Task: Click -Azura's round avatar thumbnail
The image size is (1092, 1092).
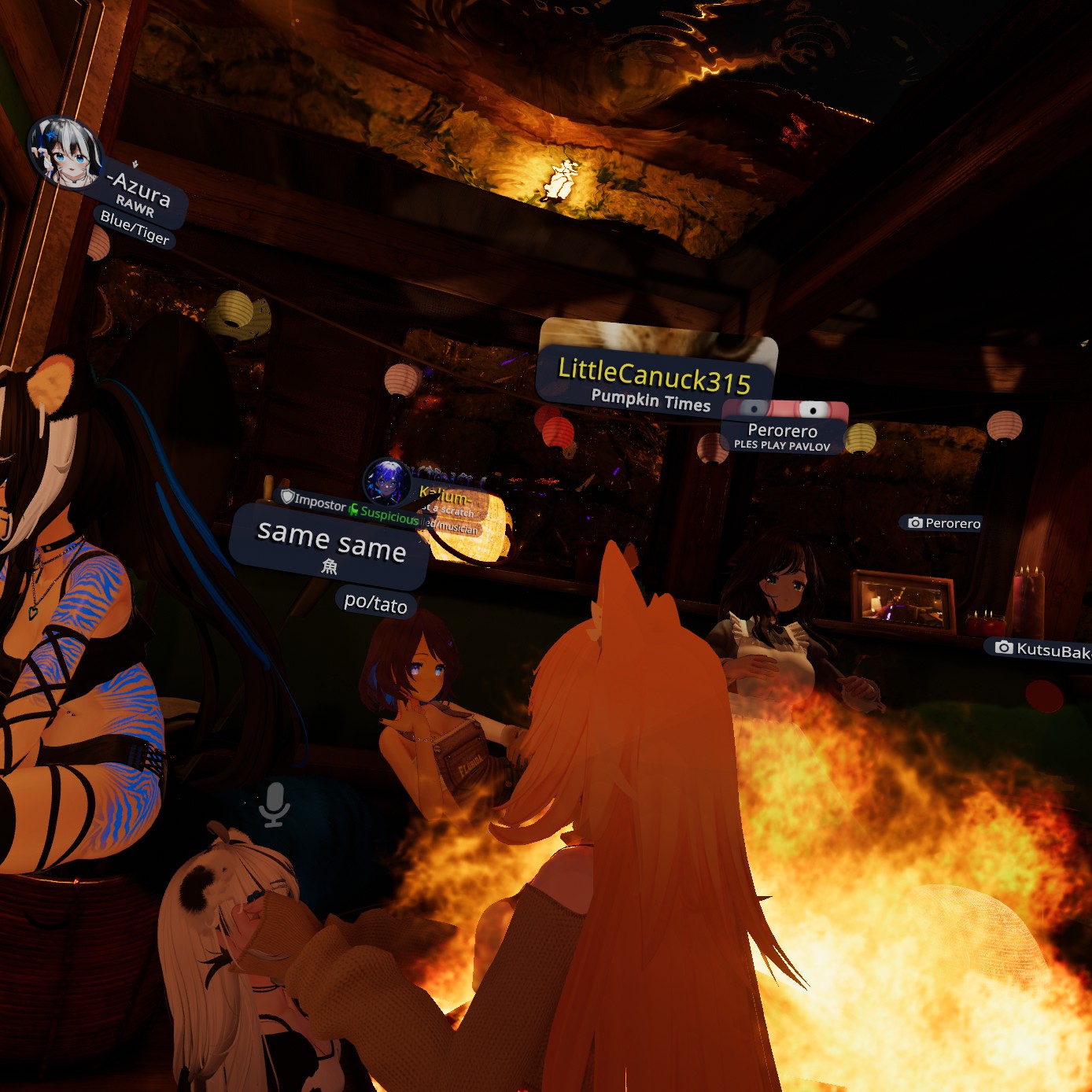Action: click(x=65, y=152)
